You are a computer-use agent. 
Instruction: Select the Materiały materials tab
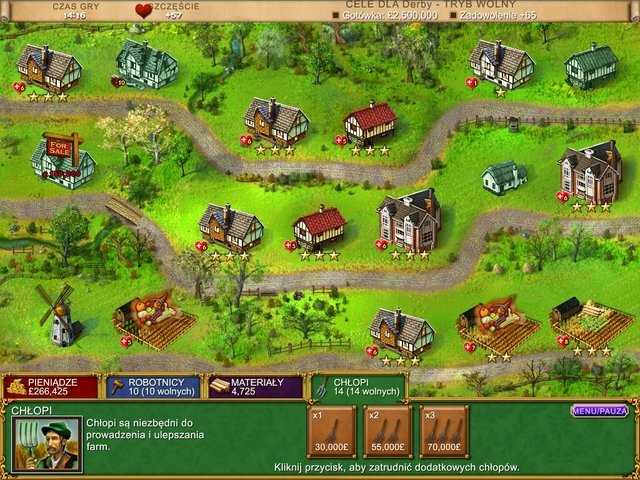pos(256,386)
